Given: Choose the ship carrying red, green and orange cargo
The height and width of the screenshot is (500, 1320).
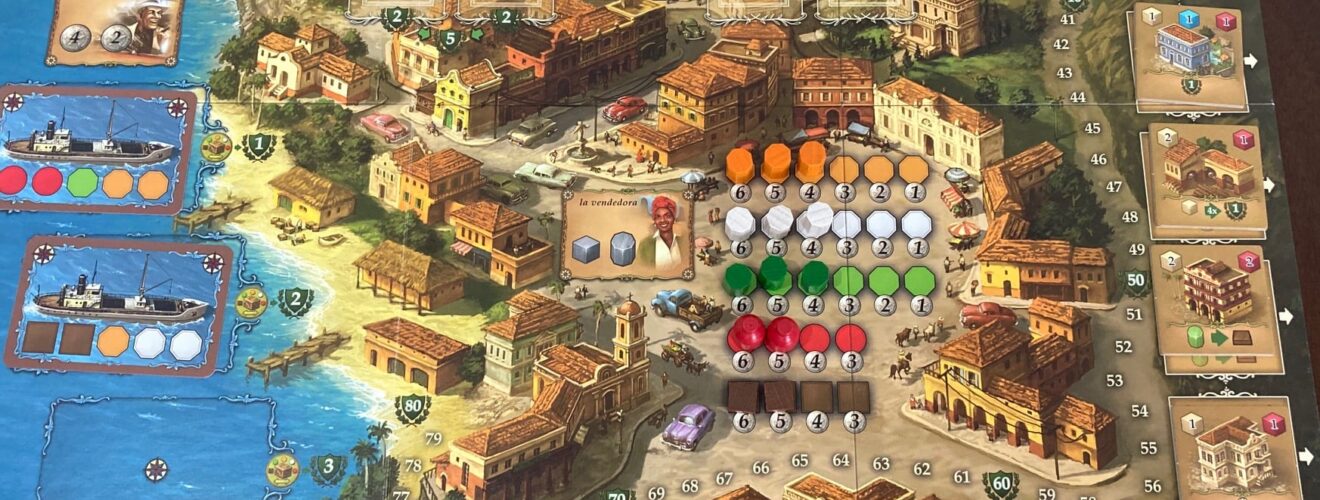Looking at the screenshot, I should 97,148.
